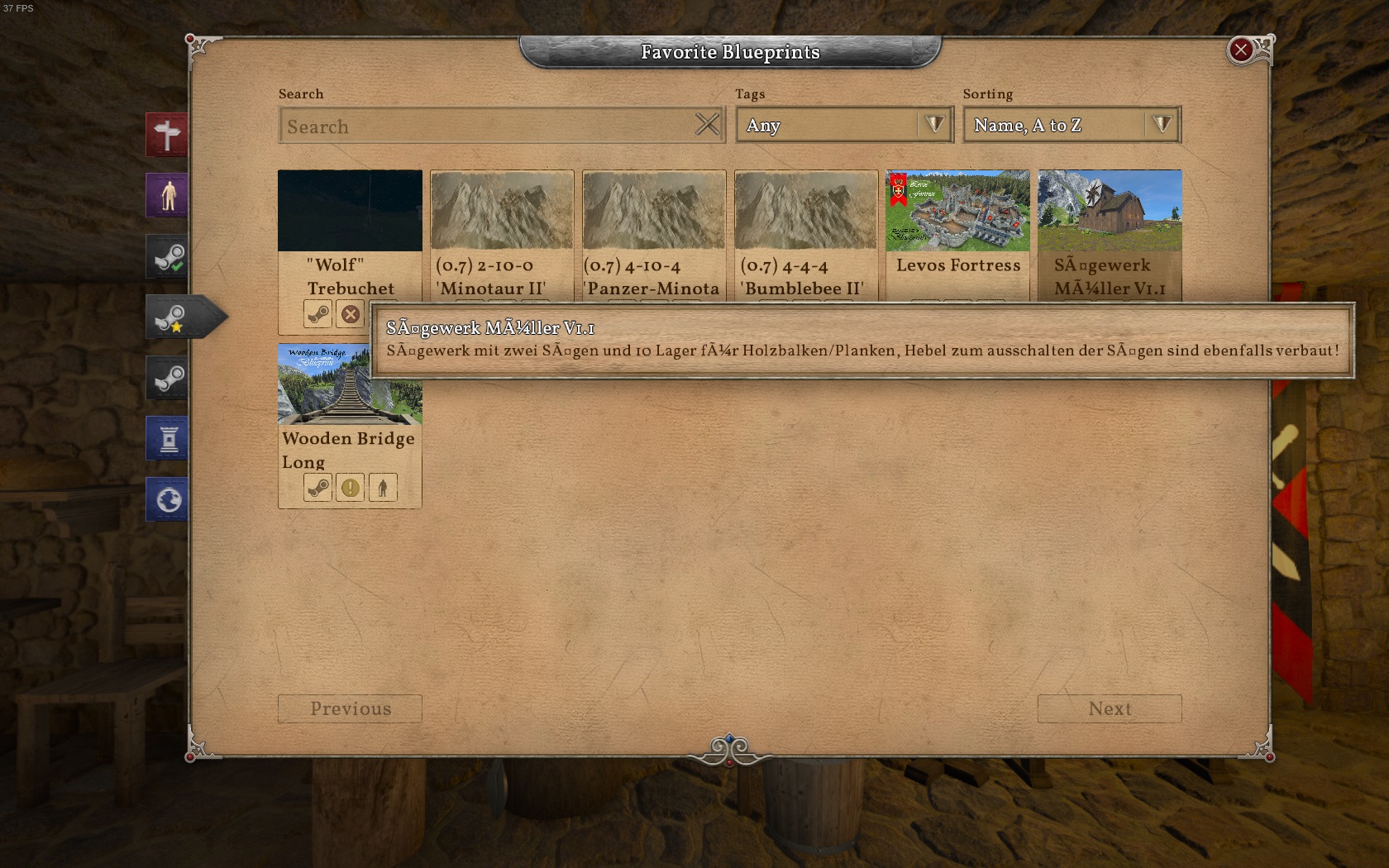
Task: Go to the Next page
Action: (1109, 709)
